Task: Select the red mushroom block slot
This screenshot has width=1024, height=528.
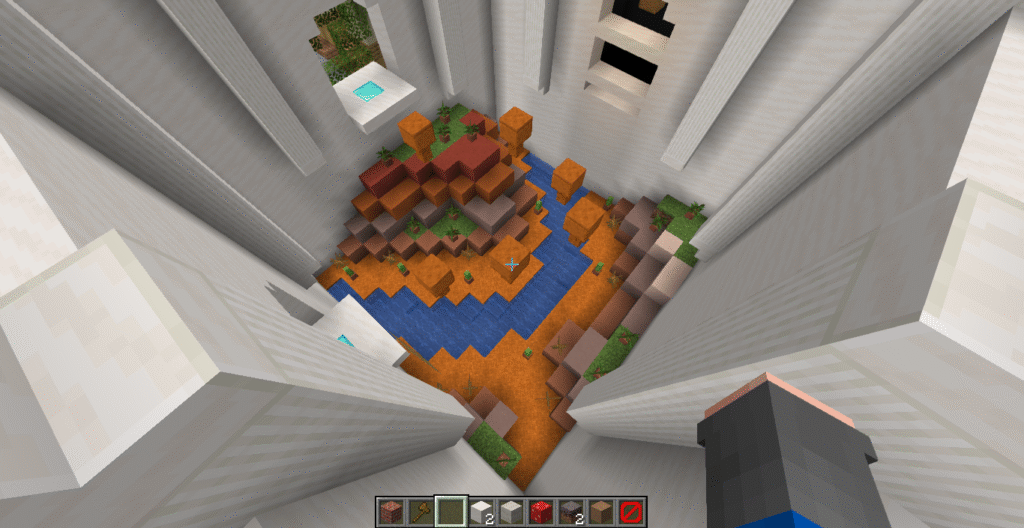Action: [541, 511]
